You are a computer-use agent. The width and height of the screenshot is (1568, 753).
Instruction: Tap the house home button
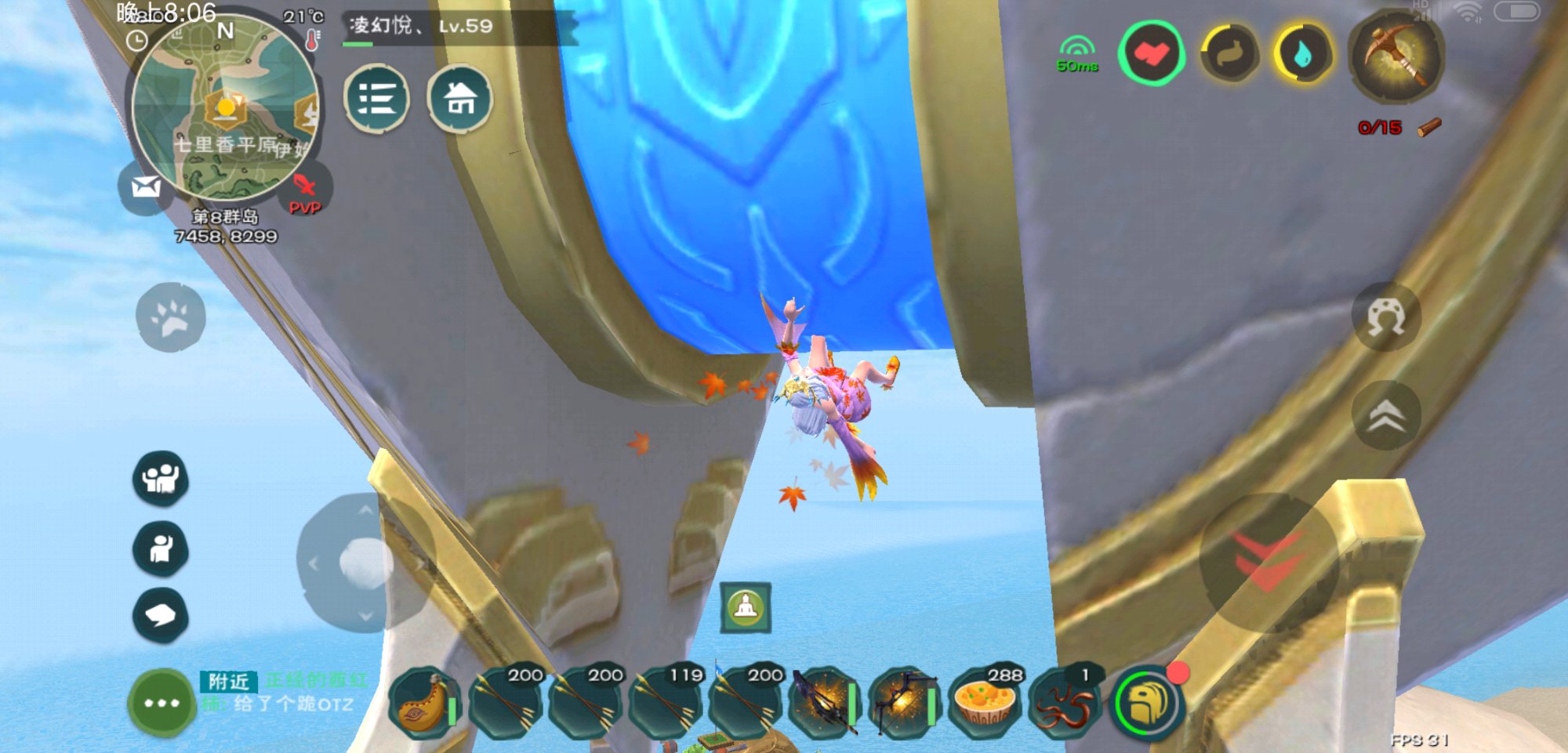coord(460,99)
